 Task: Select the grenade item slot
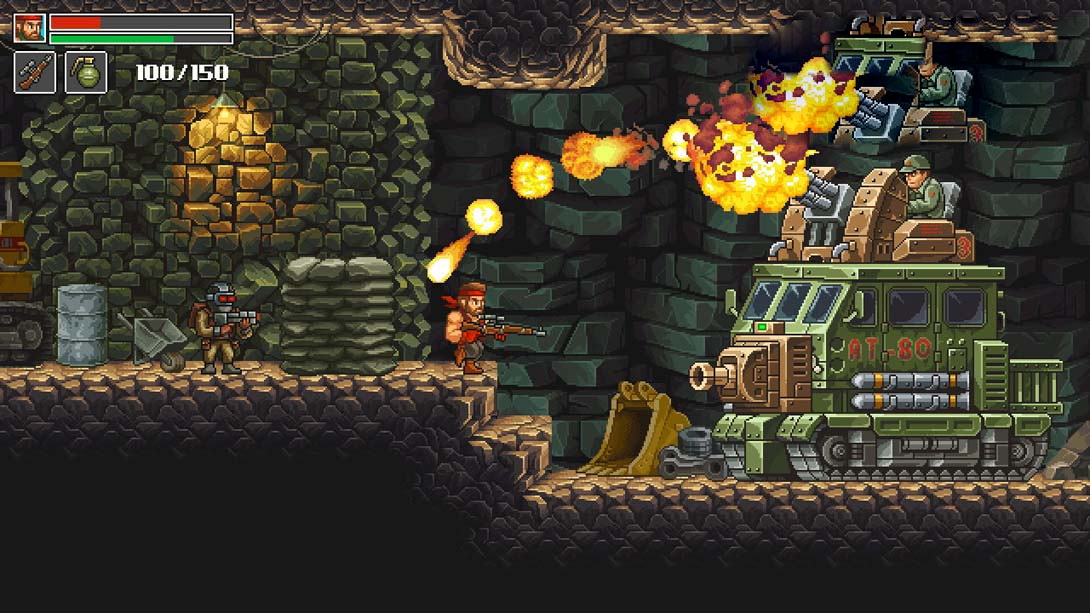[86, 72]
